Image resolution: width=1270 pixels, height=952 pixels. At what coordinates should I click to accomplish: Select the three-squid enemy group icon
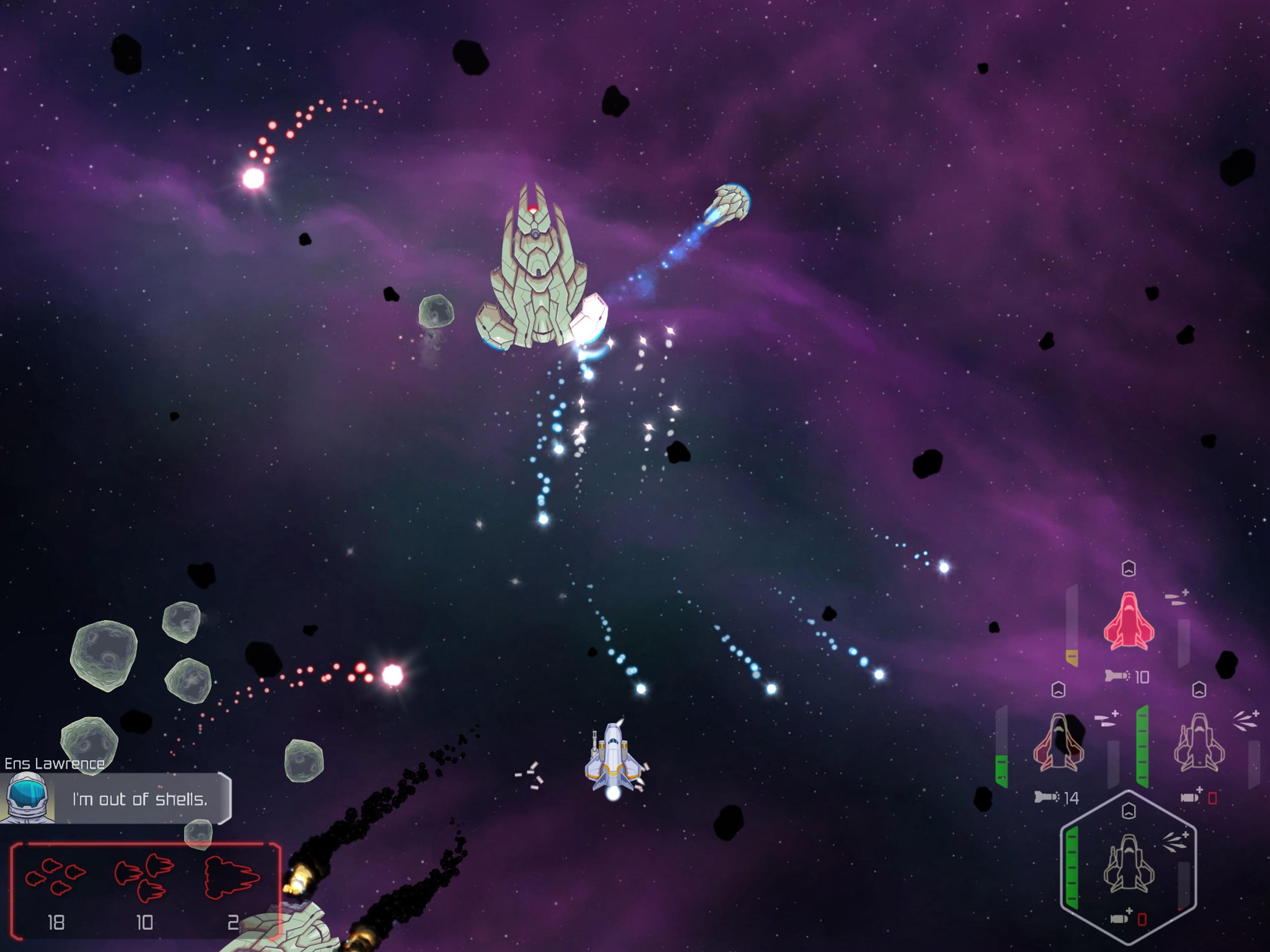(x=144, y=877)
